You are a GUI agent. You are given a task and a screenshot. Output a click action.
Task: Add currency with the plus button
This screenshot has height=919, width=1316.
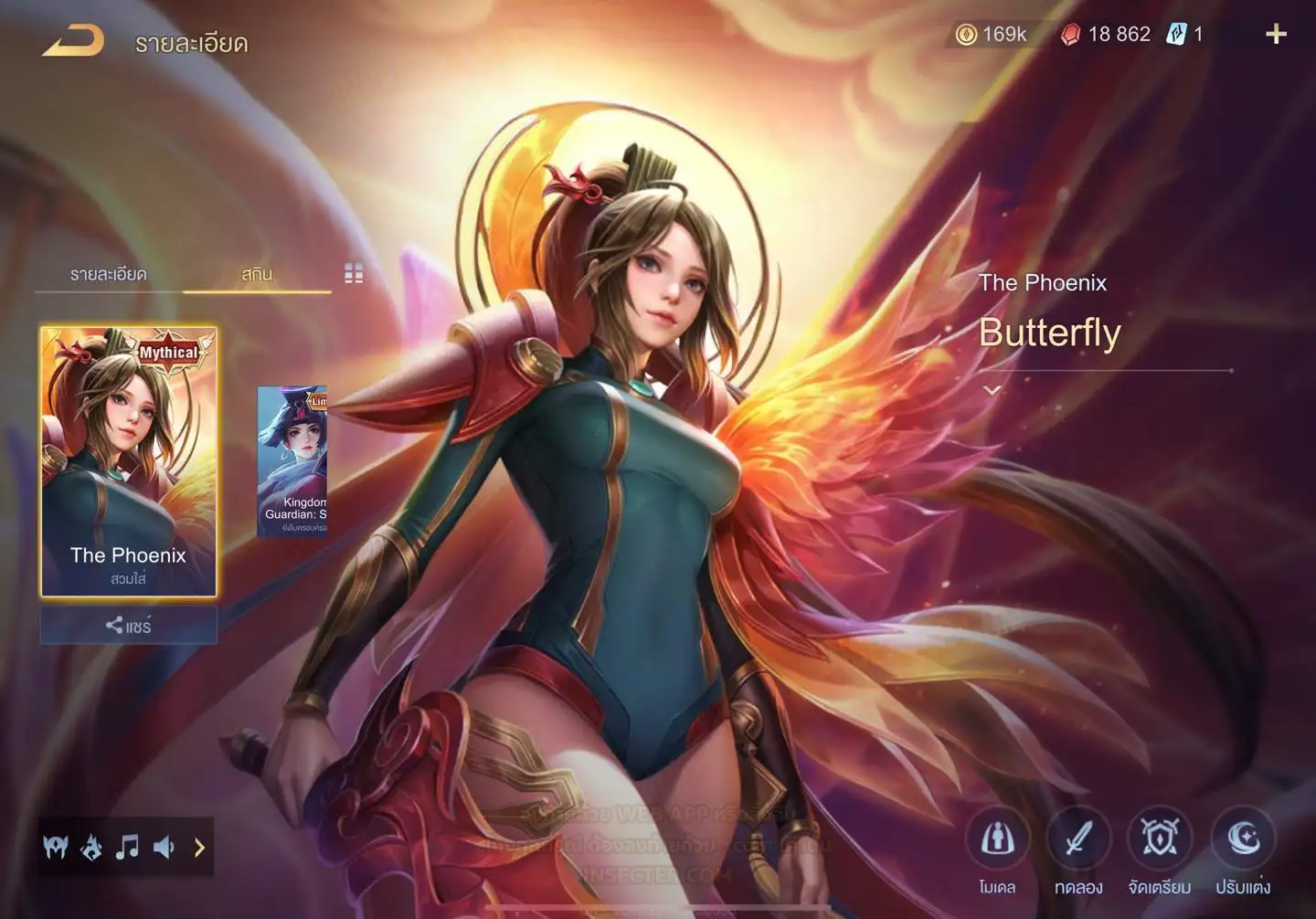point(1276,35)
